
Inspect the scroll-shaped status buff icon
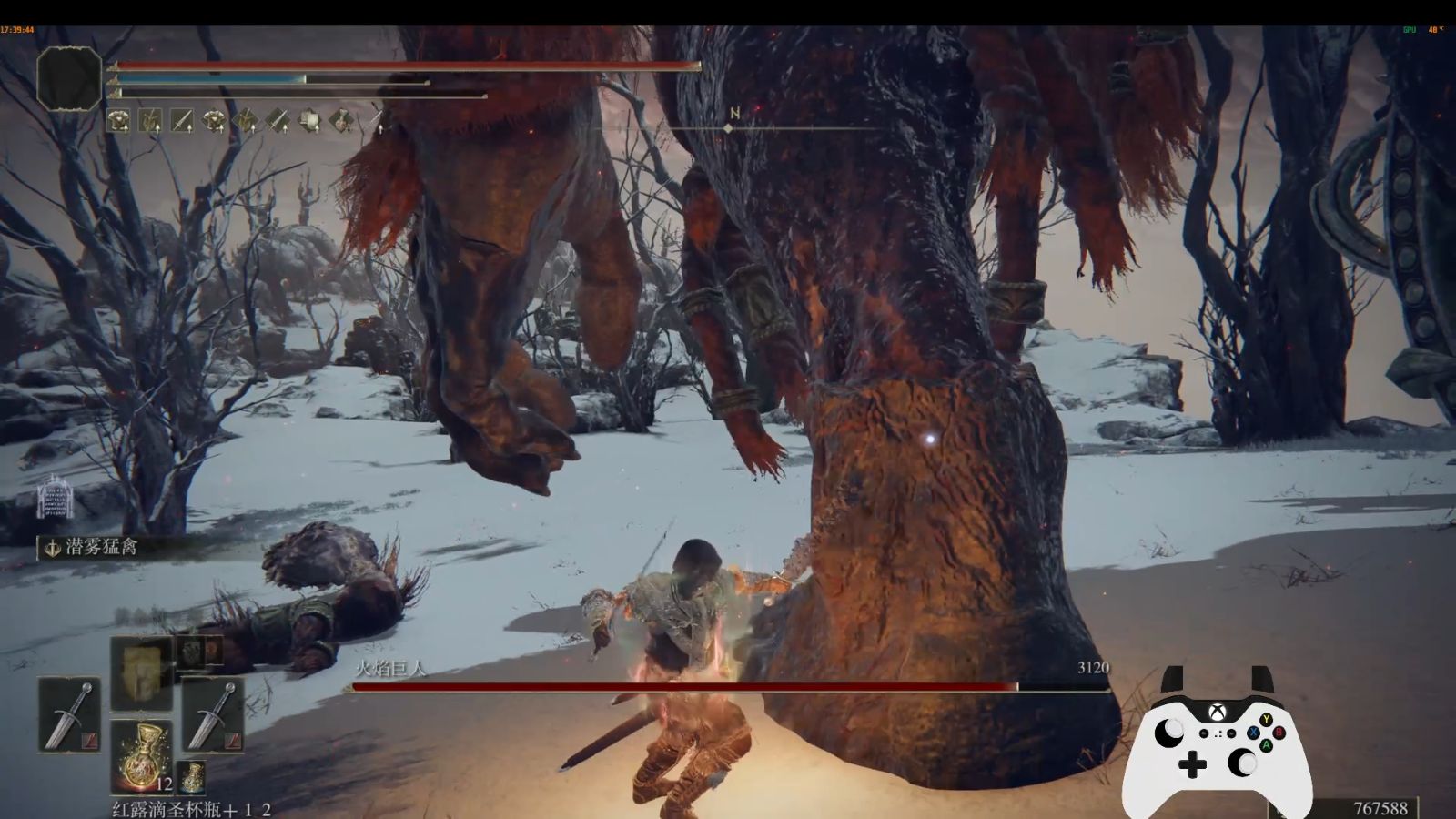[x=309, y=120]
